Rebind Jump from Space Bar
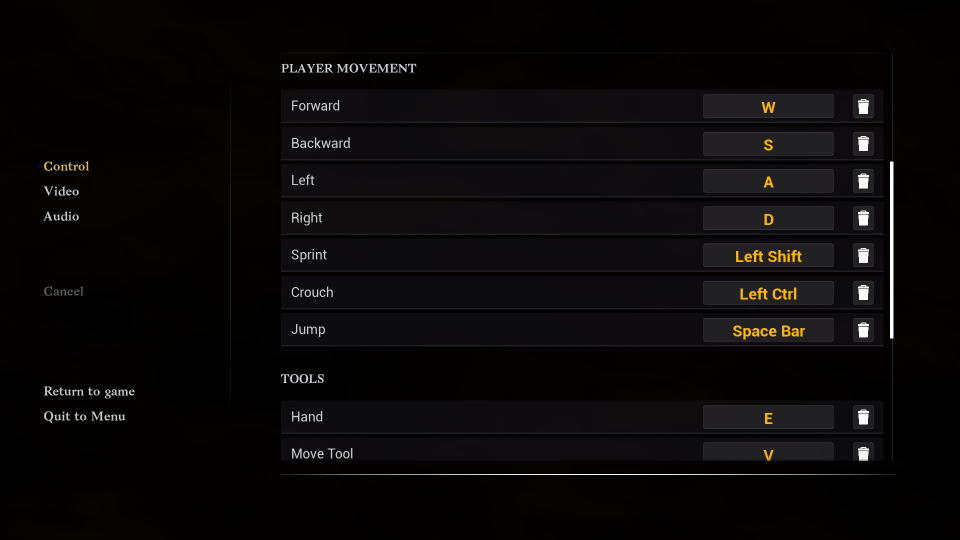960x540 pixels. [x=768, y=331]
